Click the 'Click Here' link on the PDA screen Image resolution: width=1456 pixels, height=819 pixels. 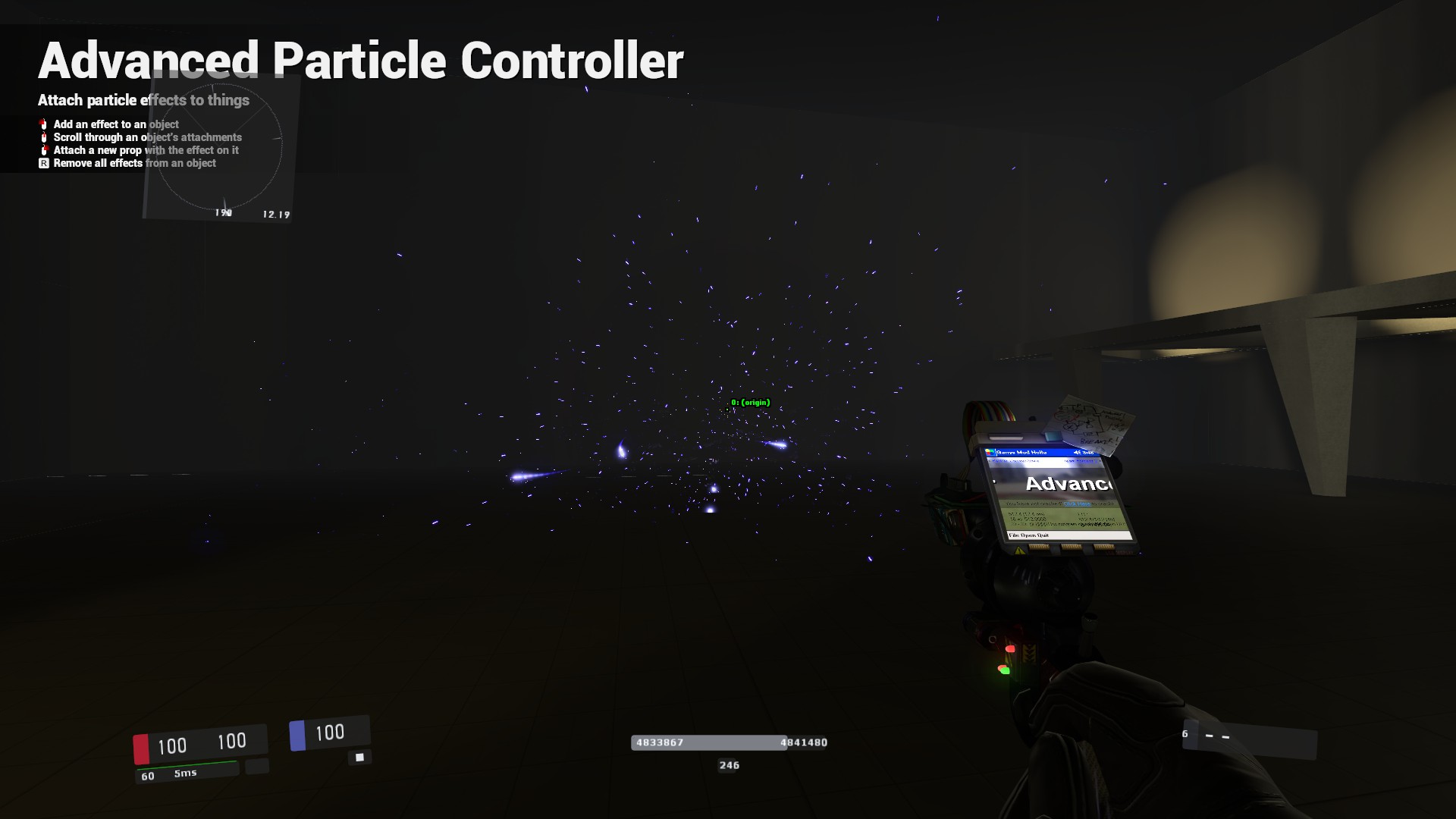1077,504
